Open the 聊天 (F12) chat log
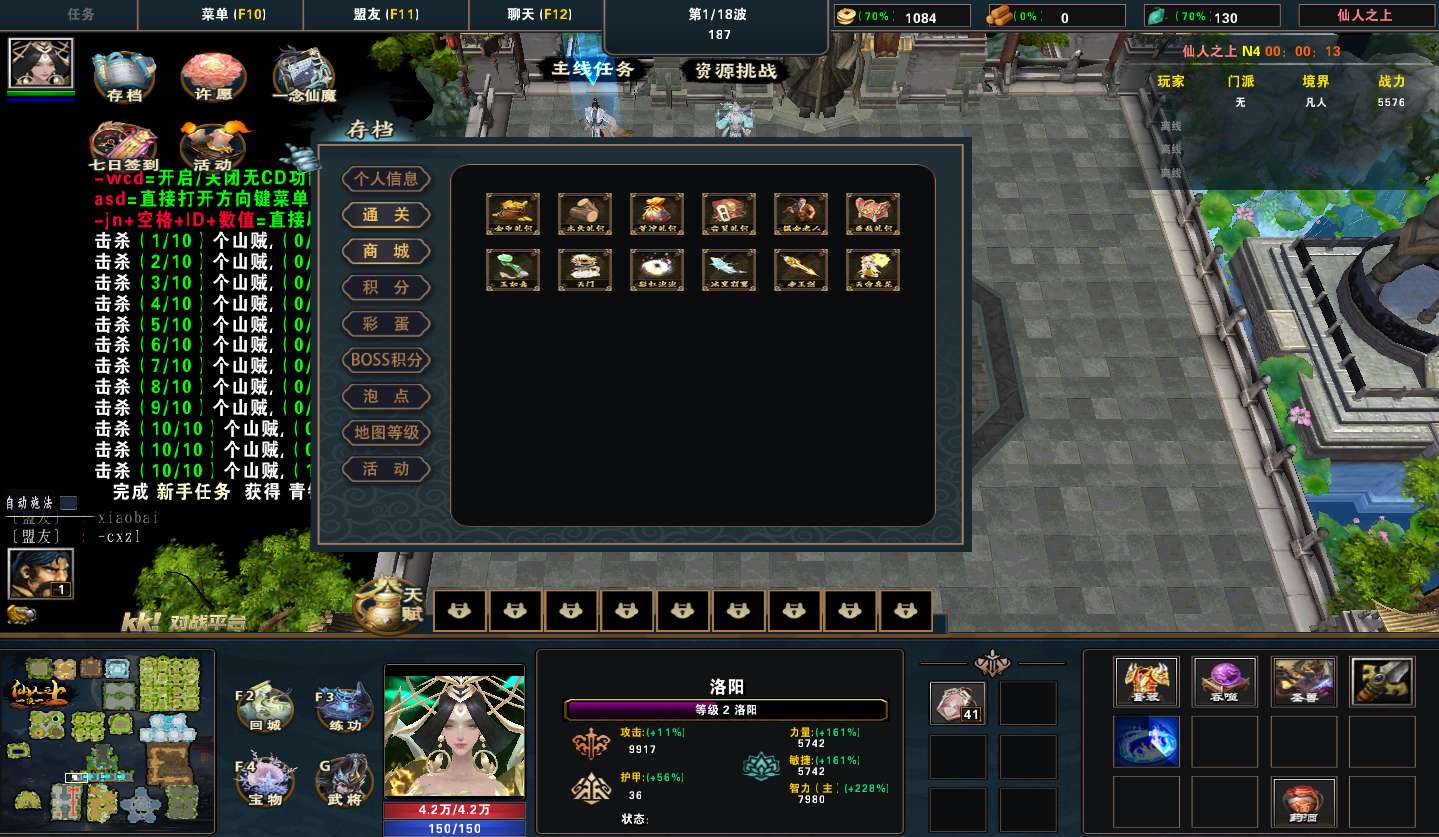Image resolution: width=1439 pixels, height=837 pixels. pyautogui.click(x=539, y=15)
